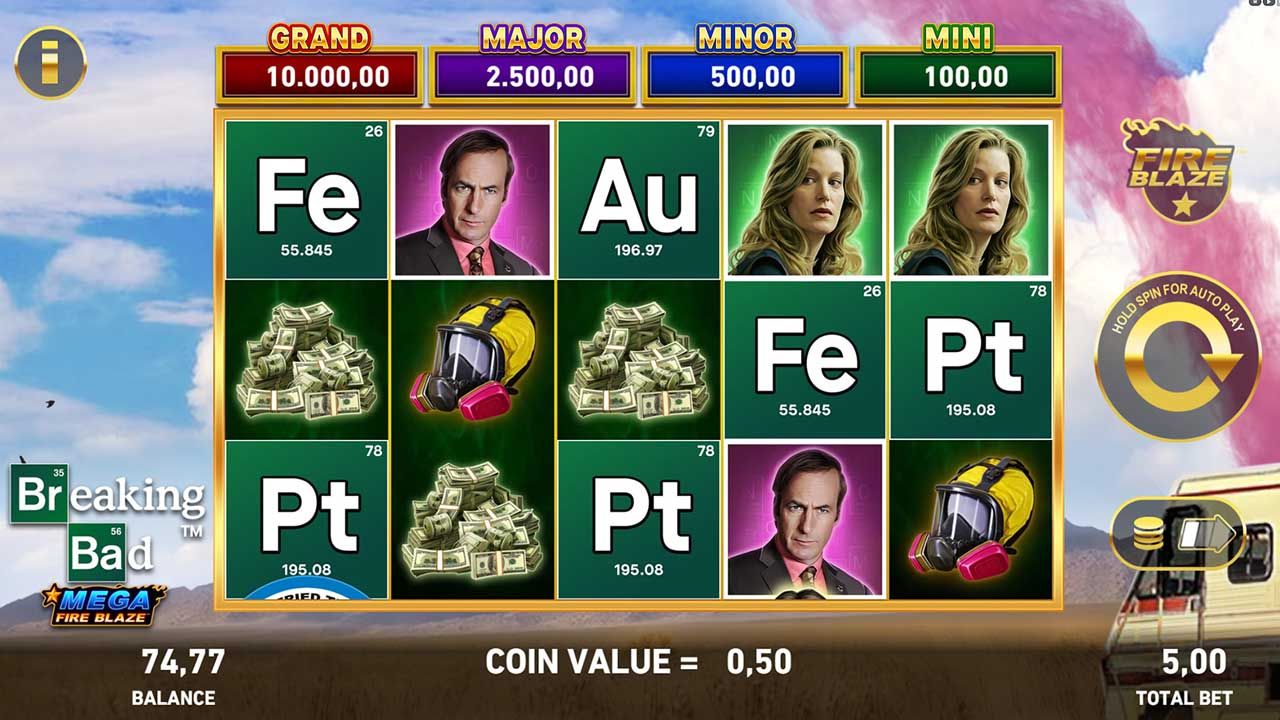Image resolution: width=1280 pixels, height=720 pixels.
Task: Click the Breaking Bad game logo
Action: [103, 520]
